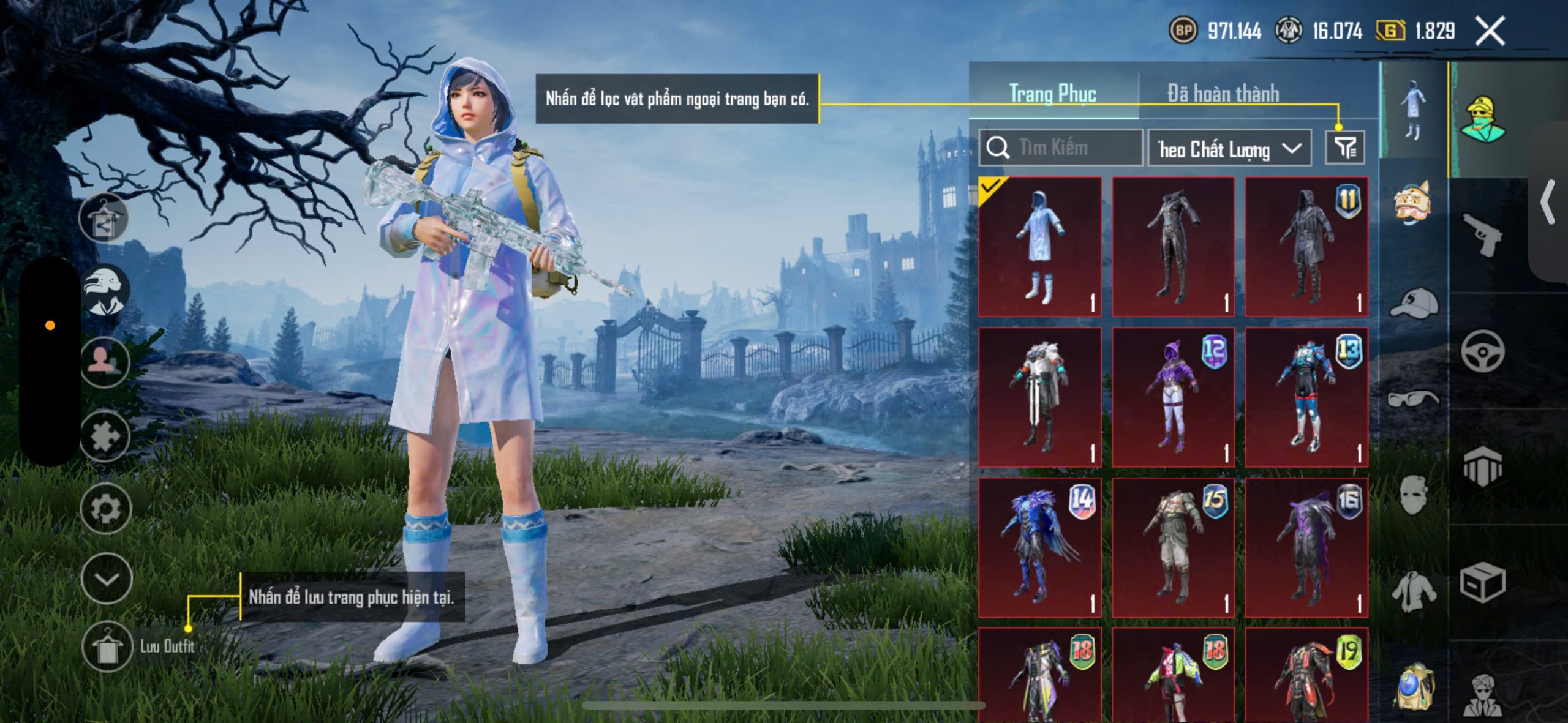Pick the outfit with badge 13
This screenshot has width=1568, height=723.
[x=1306, y=397]
